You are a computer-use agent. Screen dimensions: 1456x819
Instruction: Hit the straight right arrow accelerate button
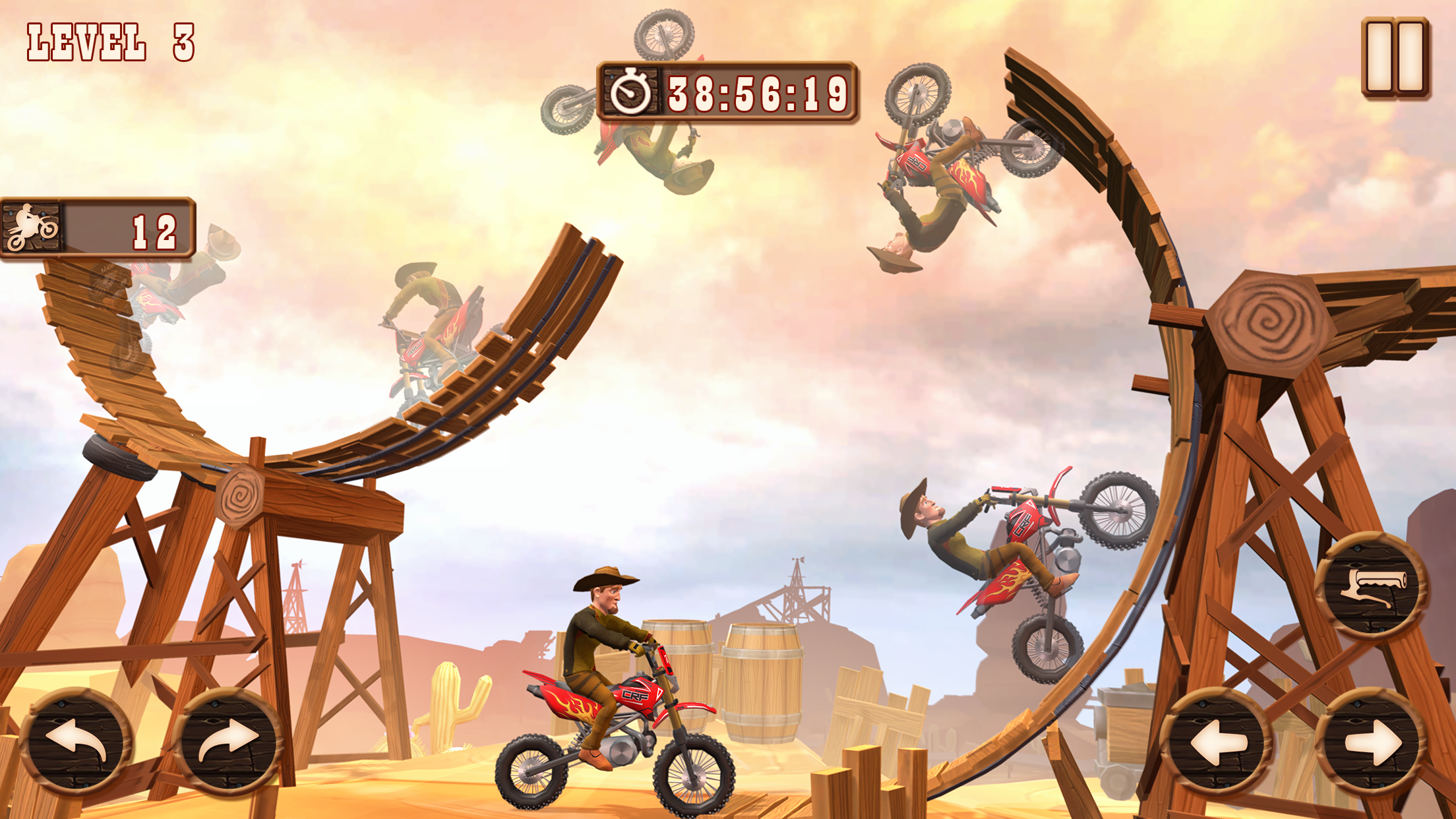[x=1373, y=743]
